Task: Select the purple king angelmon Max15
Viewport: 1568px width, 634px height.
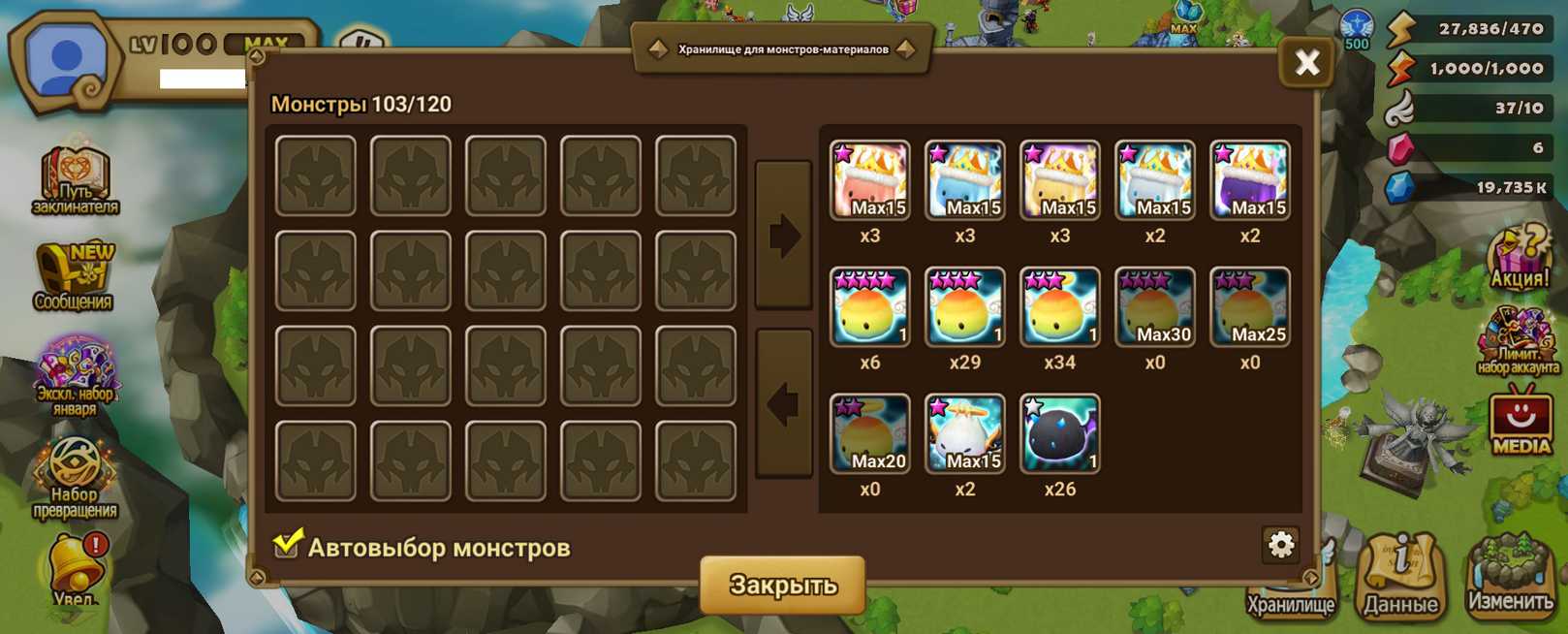Action: click(x=1249, y=180)
